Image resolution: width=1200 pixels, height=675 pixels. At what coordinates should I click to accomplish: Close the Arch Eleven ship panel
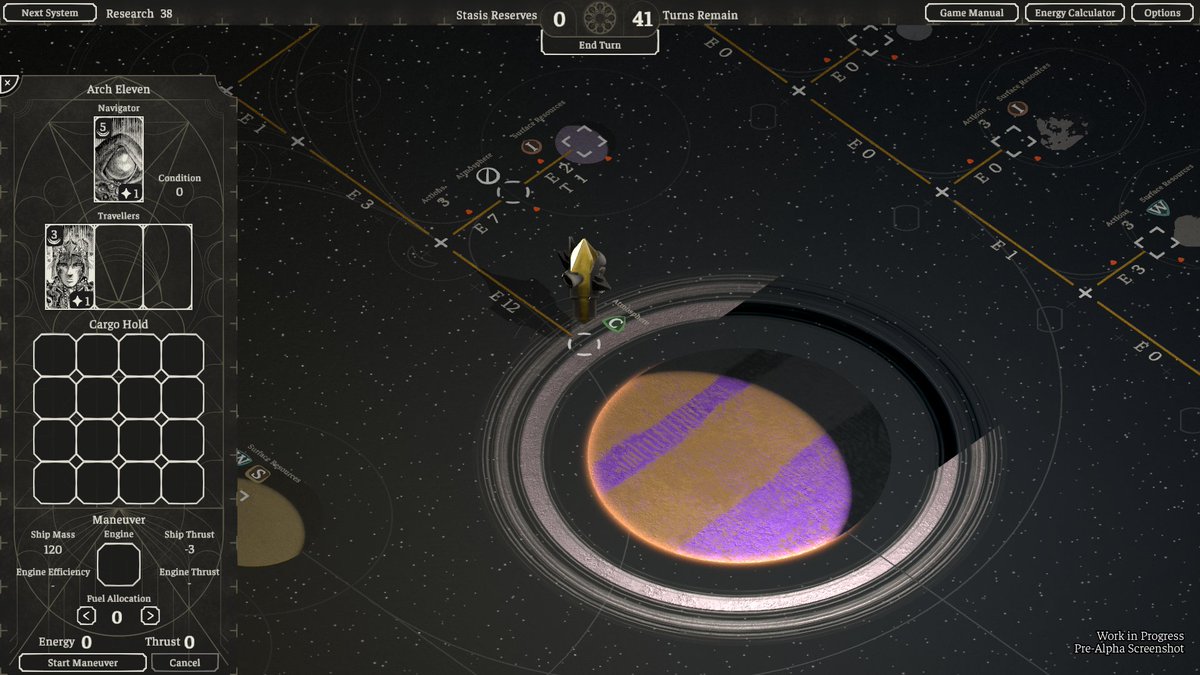[x=8, y=83]
